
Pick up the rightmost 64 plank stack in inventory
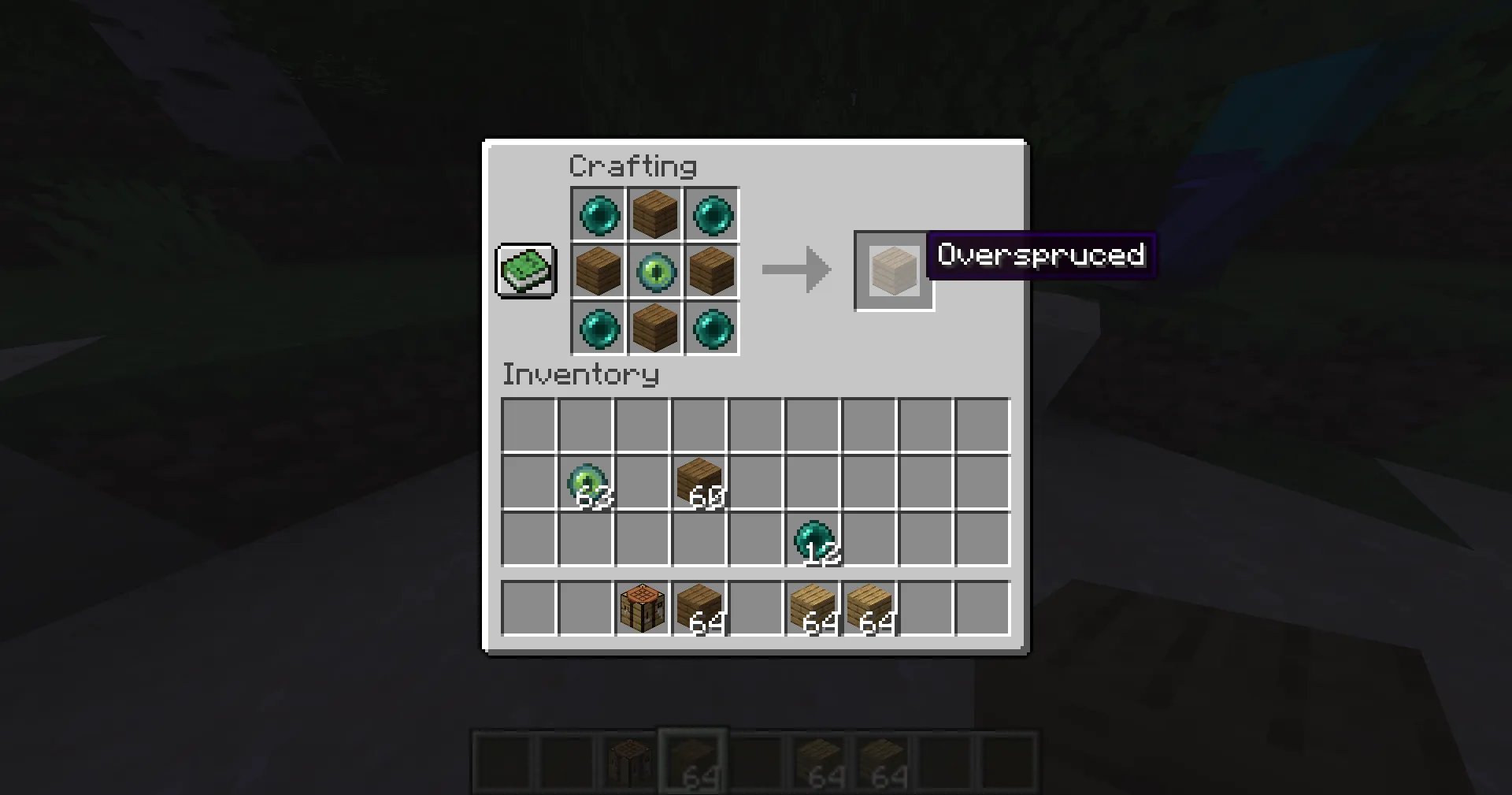point(873,608)
